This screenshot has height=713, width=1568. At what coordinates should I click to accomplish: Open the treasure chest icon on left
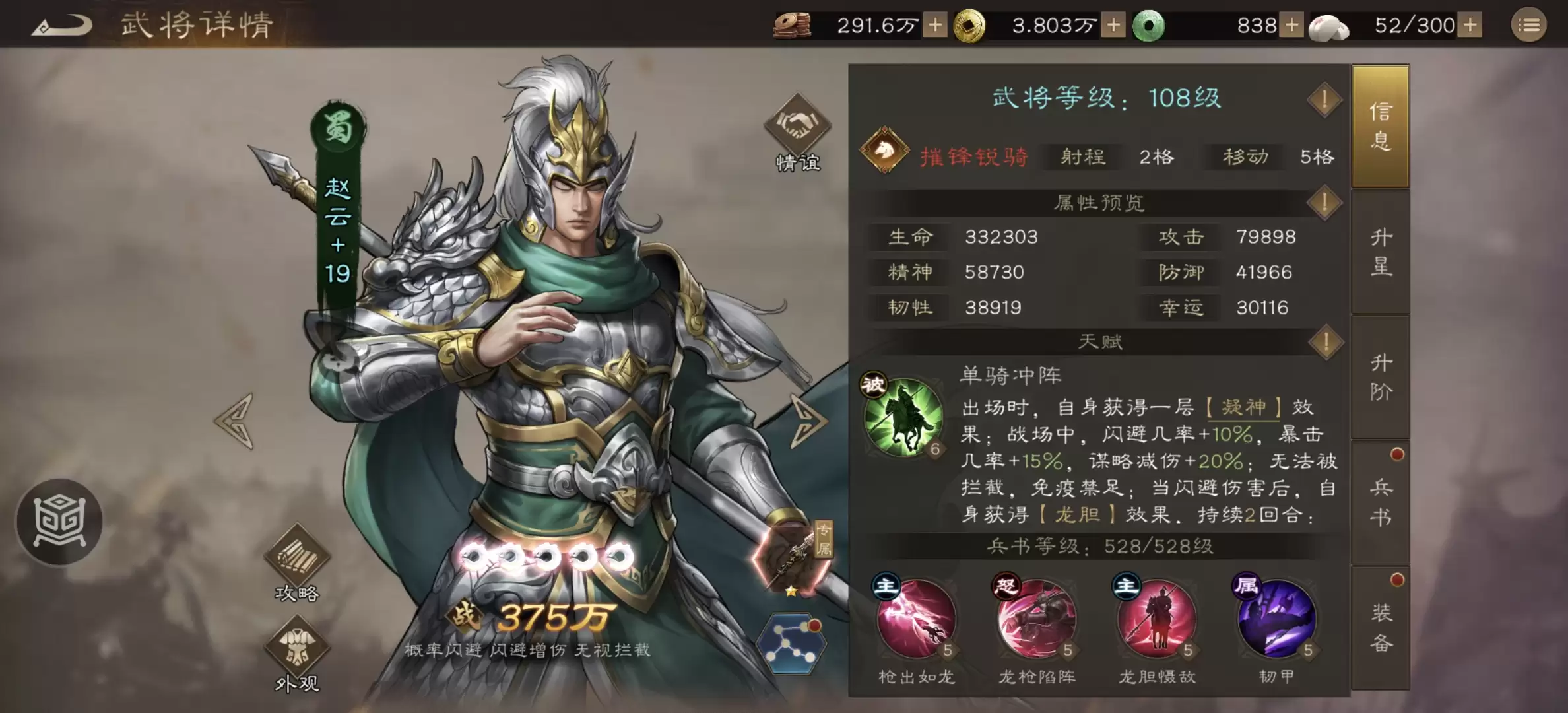click(x=59, y=522)
